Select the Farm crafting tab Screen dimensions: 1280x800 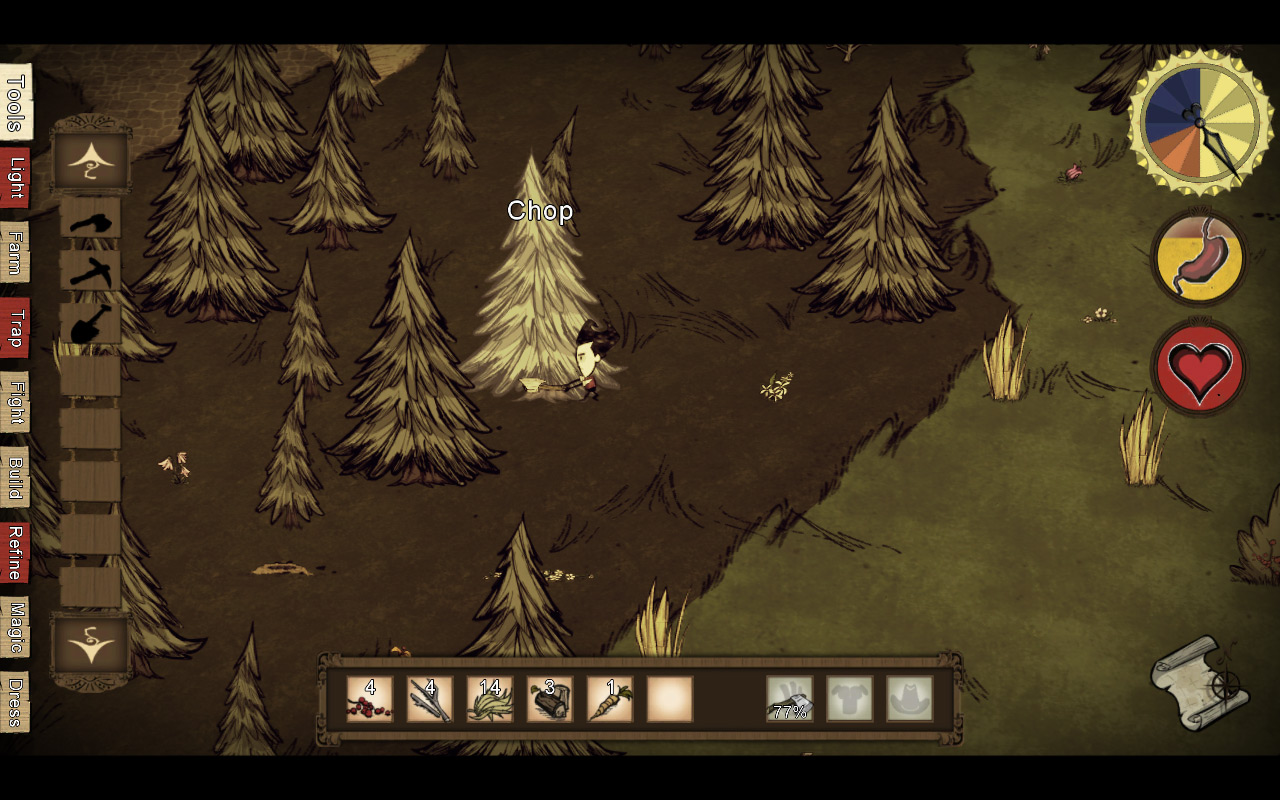point(15,252)
